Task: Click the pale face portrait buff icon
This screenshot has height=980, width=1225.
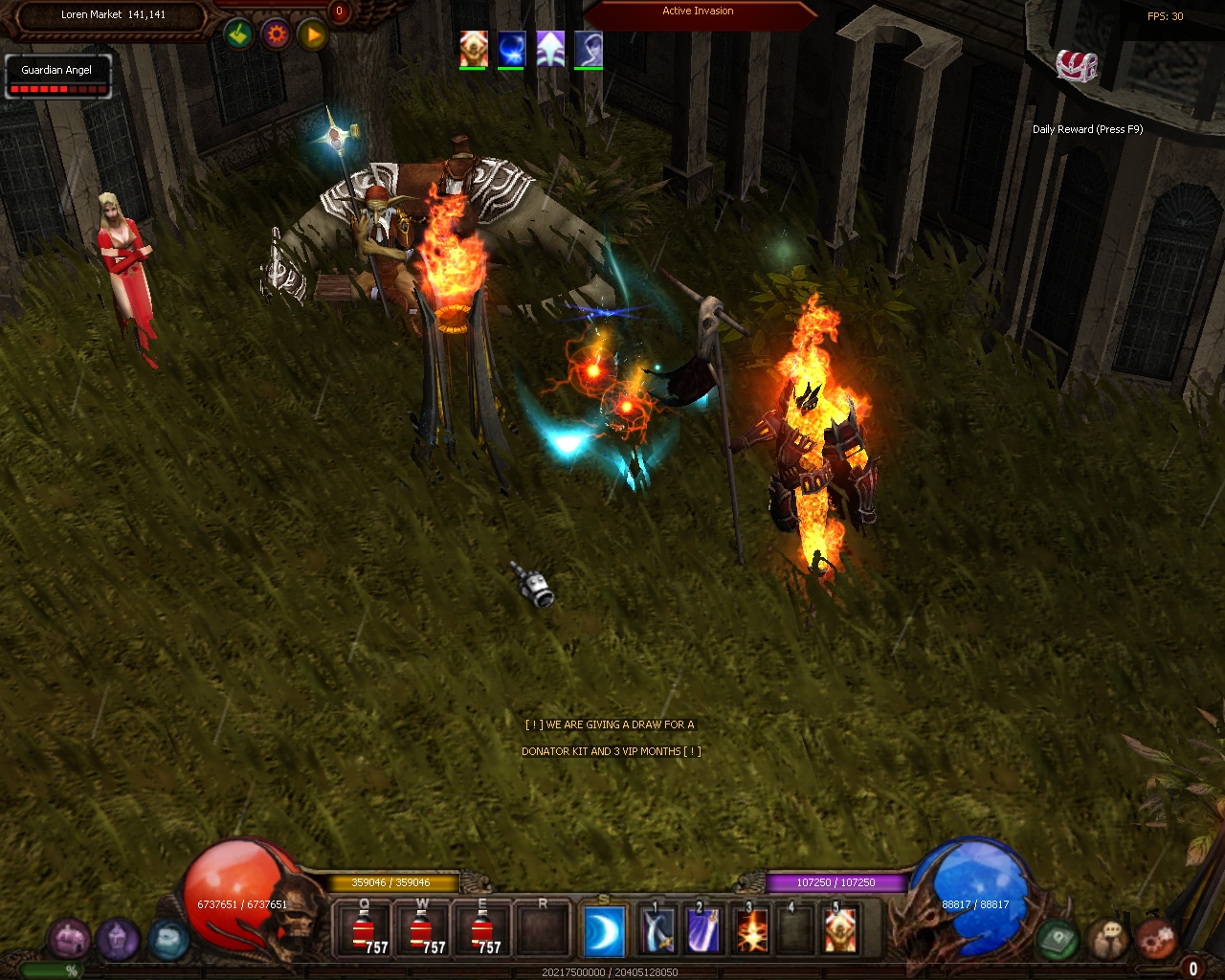Action: click(x=588, y=48)
